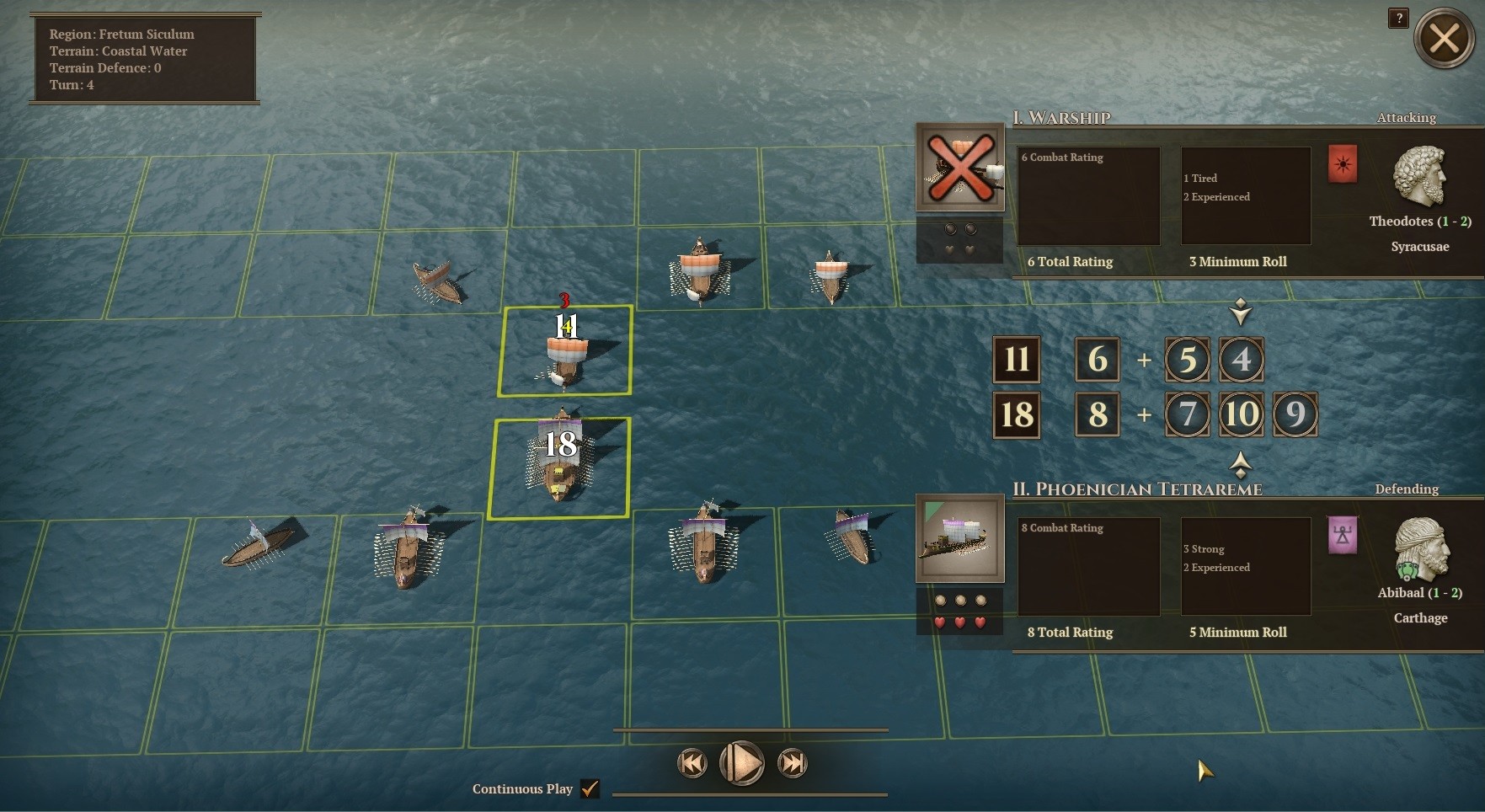
Task: Click the red Syracusae faction banner
Action: (1343, 165)
